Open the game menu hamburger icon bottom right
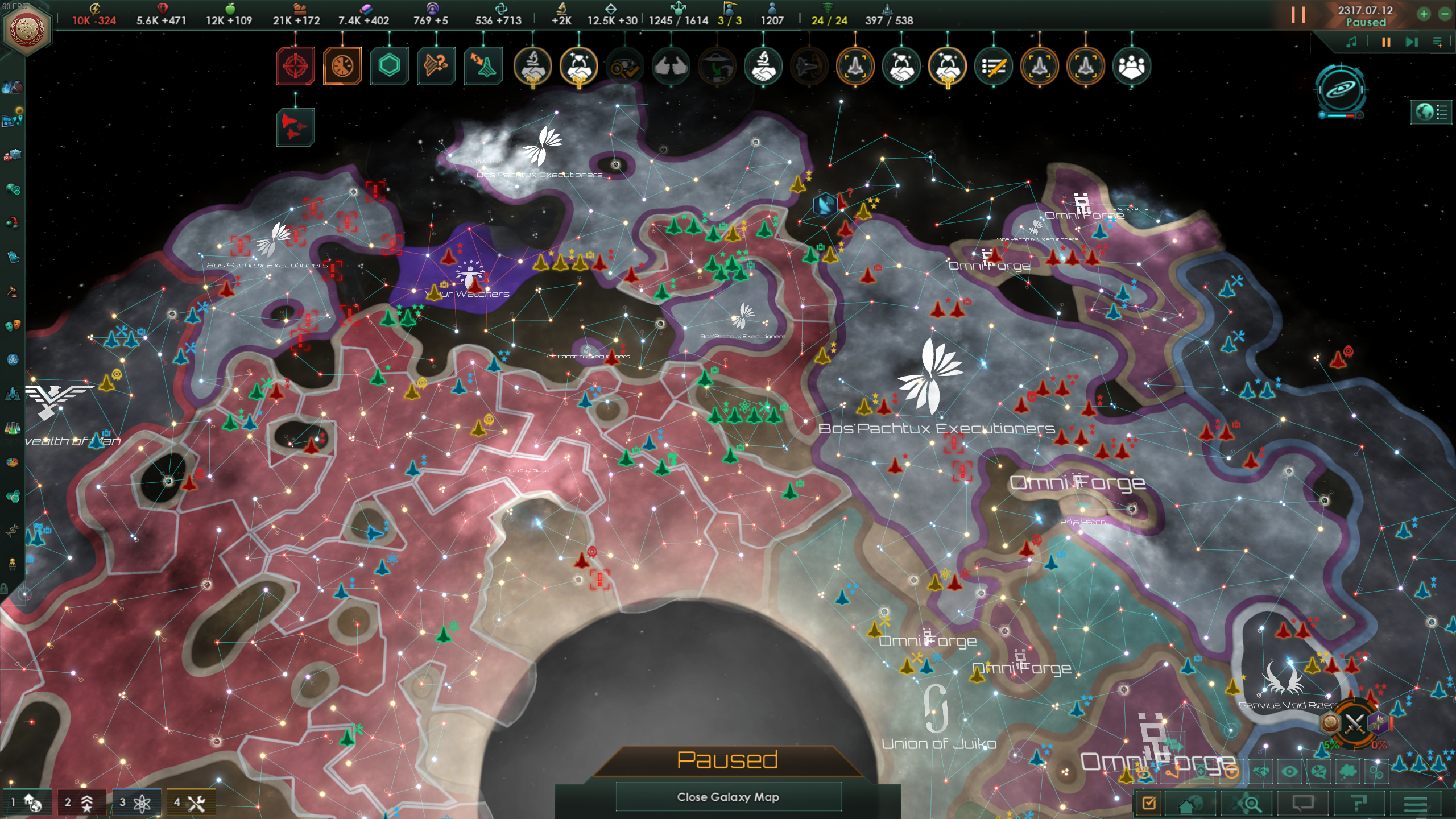The image size is (1456, 819). [1412, 805]
